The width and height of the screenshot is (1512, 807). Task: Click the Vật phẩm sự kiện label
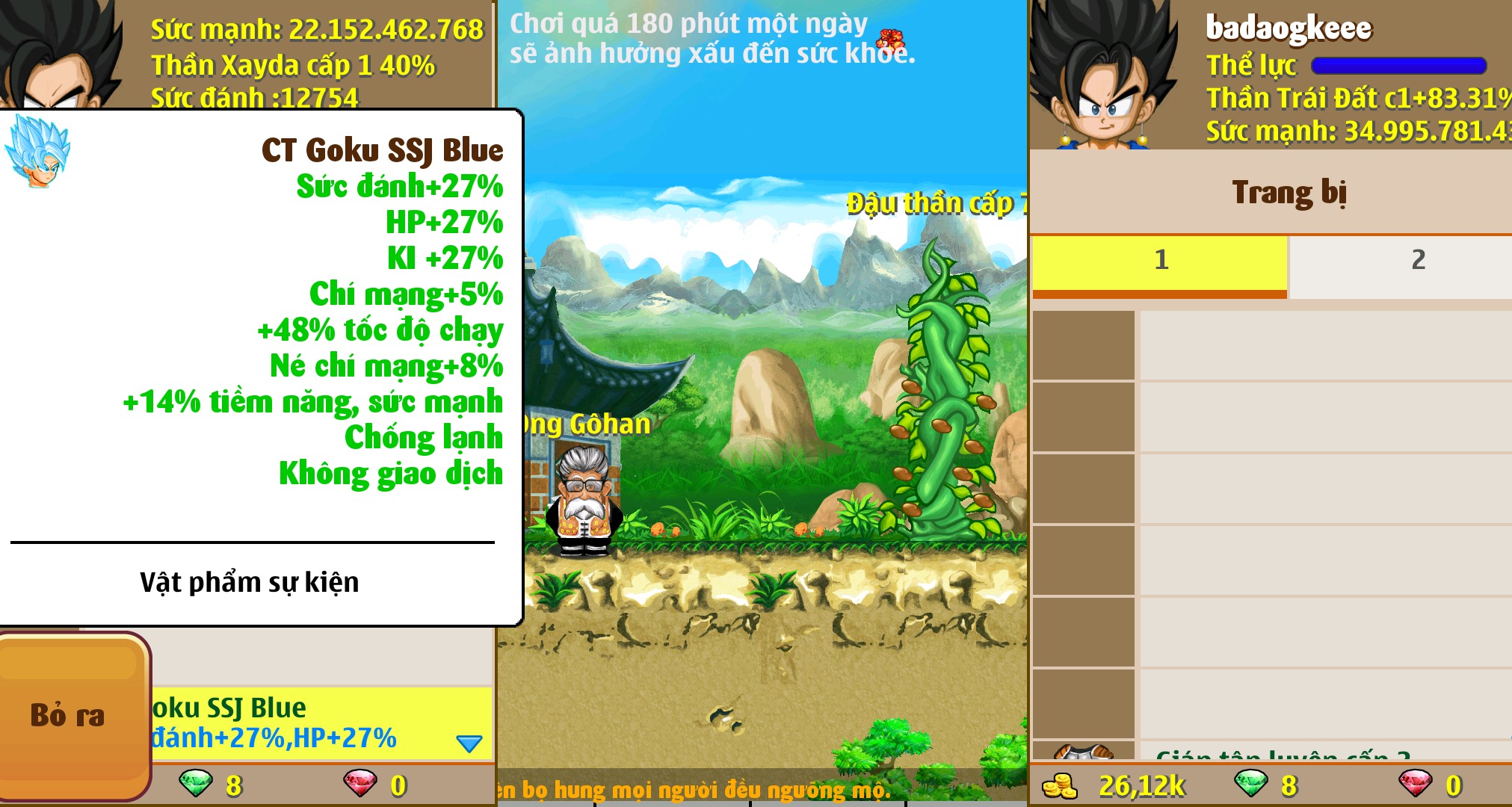pos(252,581)
